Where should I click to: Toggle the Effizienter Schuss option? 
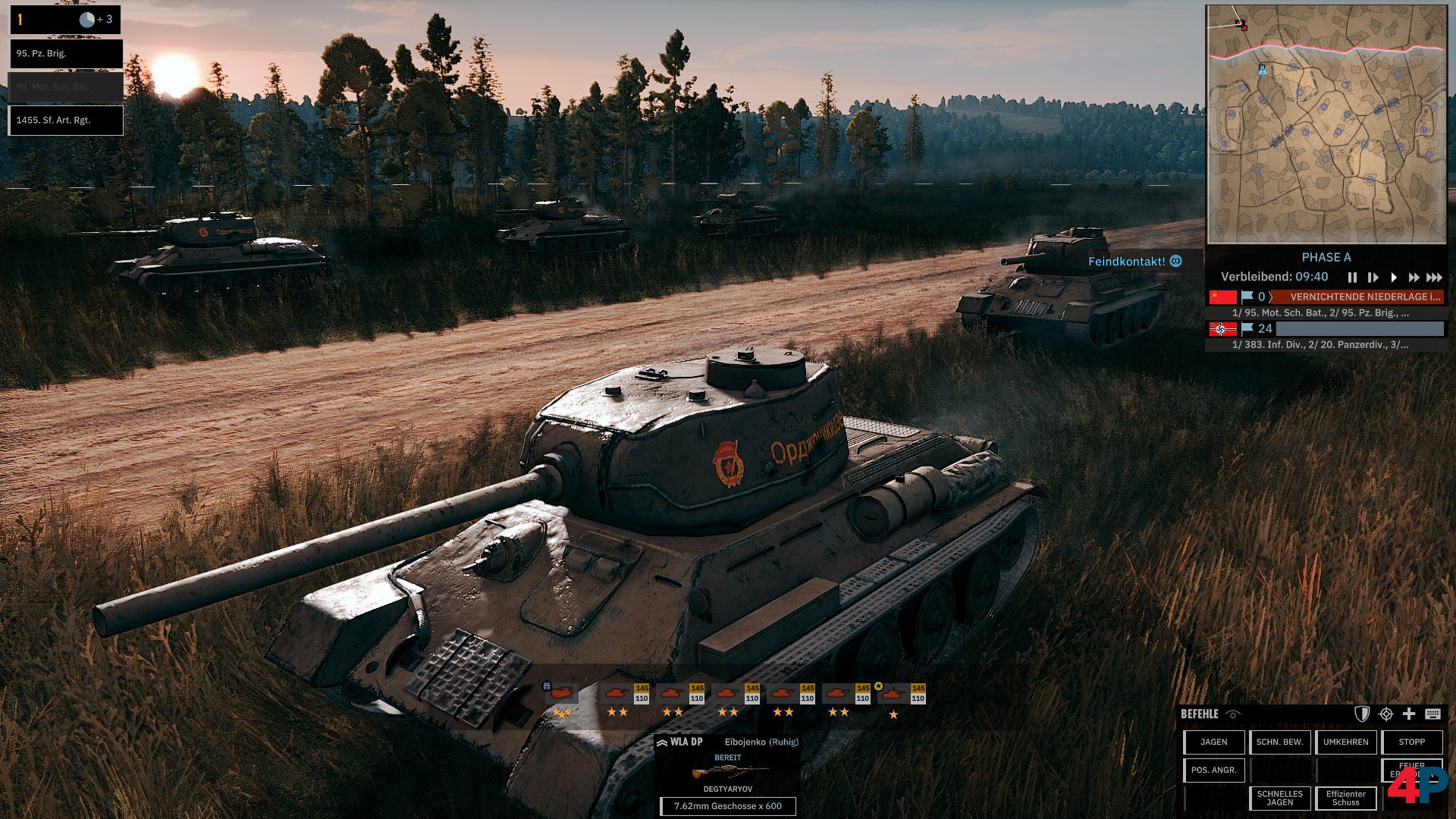[x=1346, y=799]
